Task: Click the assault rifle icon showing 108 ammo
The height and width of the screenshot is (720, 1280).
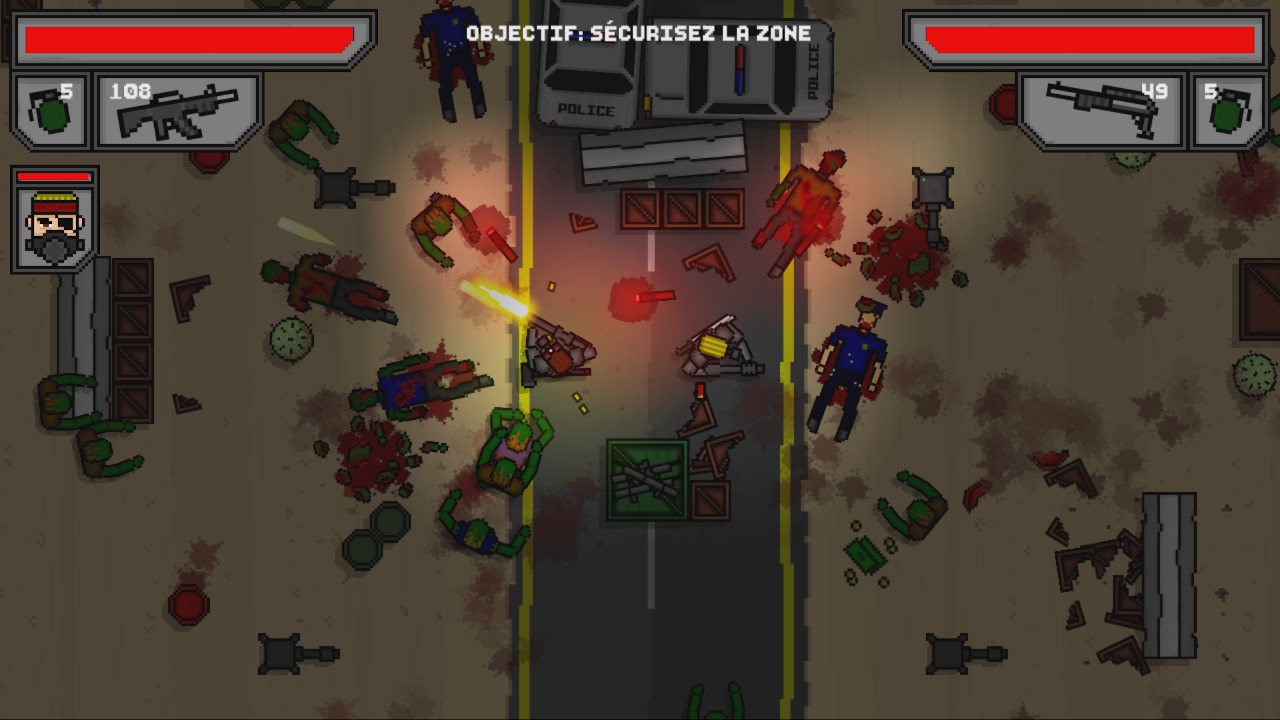Action: [x=177, y=115]
